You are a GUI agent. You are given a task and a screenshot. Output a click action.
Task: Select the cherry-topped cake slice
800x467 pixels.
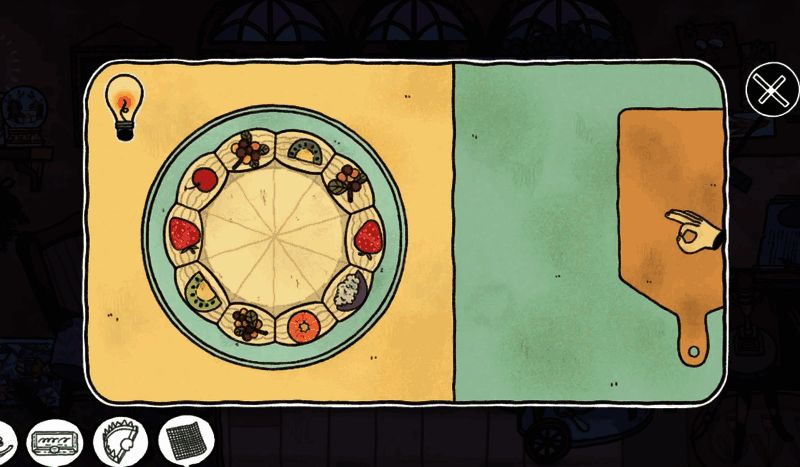click(203, 180)
